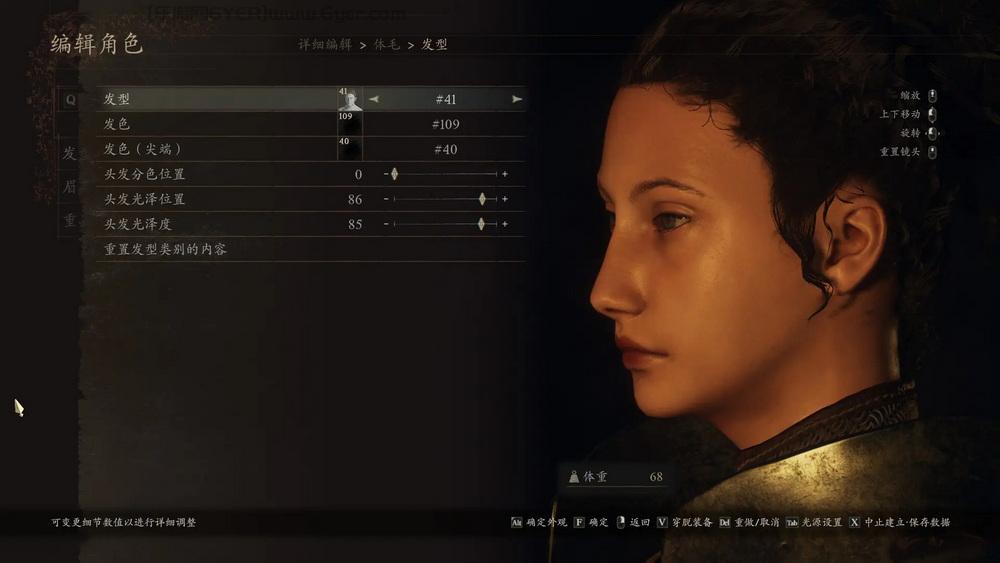
Task: Click the right arrow beside hairstyle #41
Action: 517,99
